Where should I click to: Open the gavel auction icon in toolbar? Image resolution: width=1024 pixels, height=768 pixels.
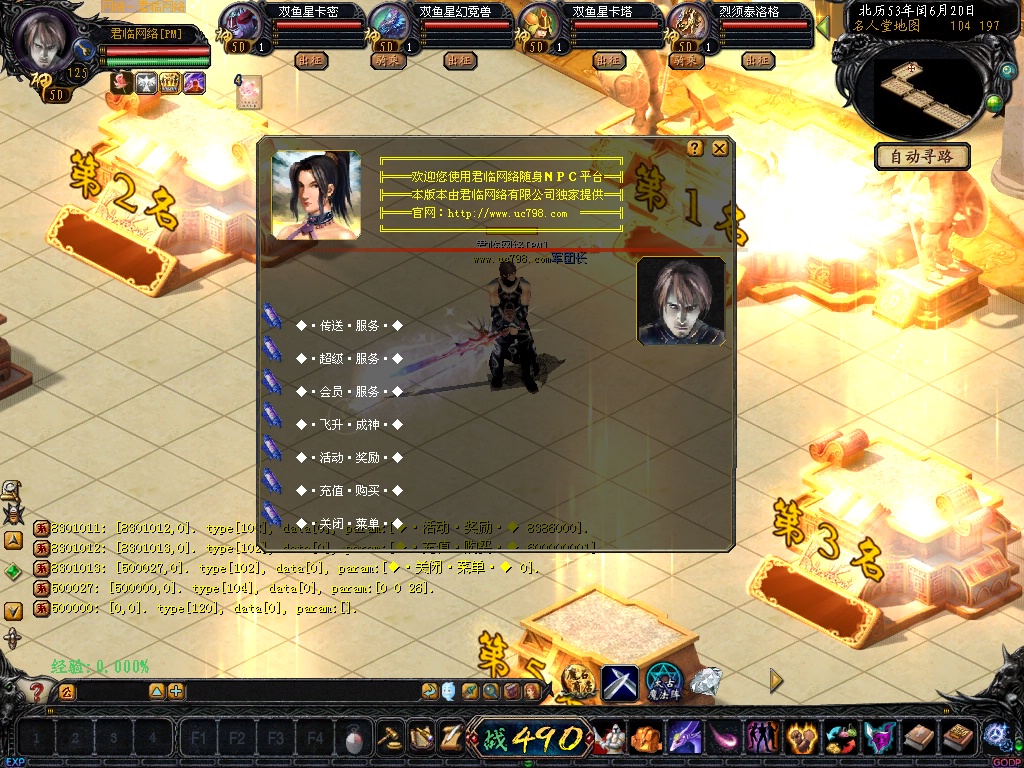[390, 738]
